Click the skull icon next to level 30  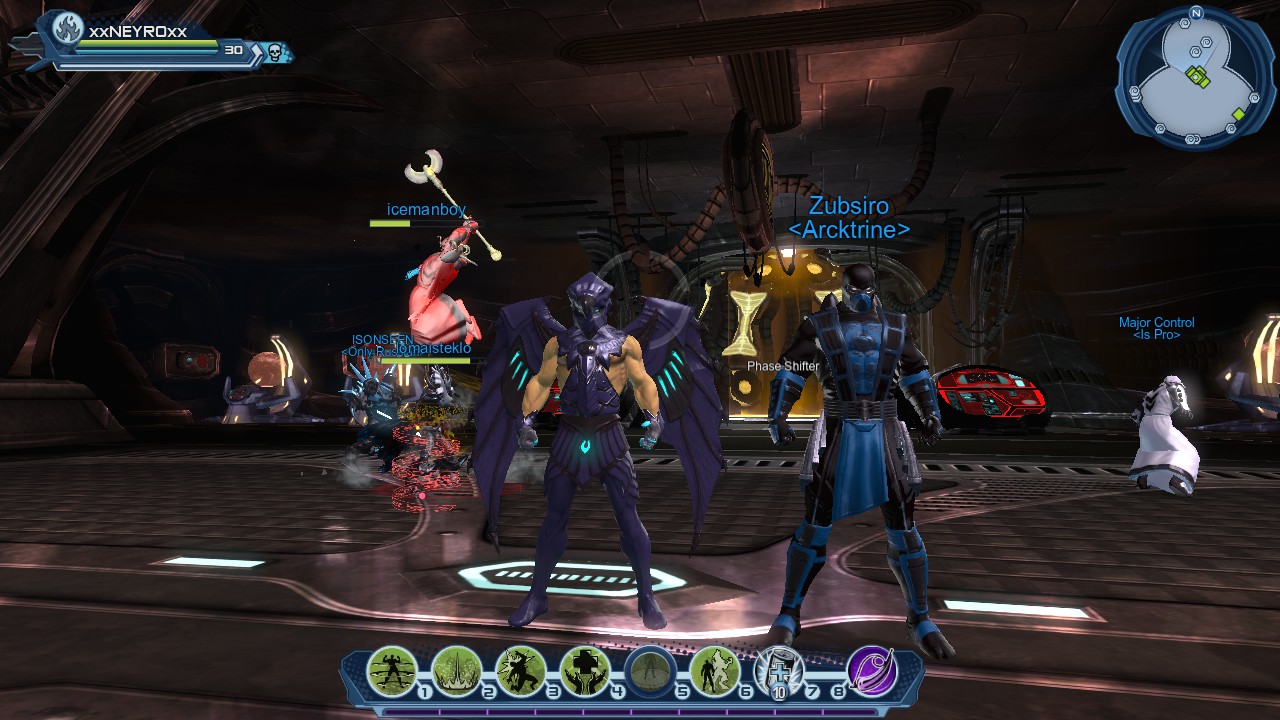273,51
